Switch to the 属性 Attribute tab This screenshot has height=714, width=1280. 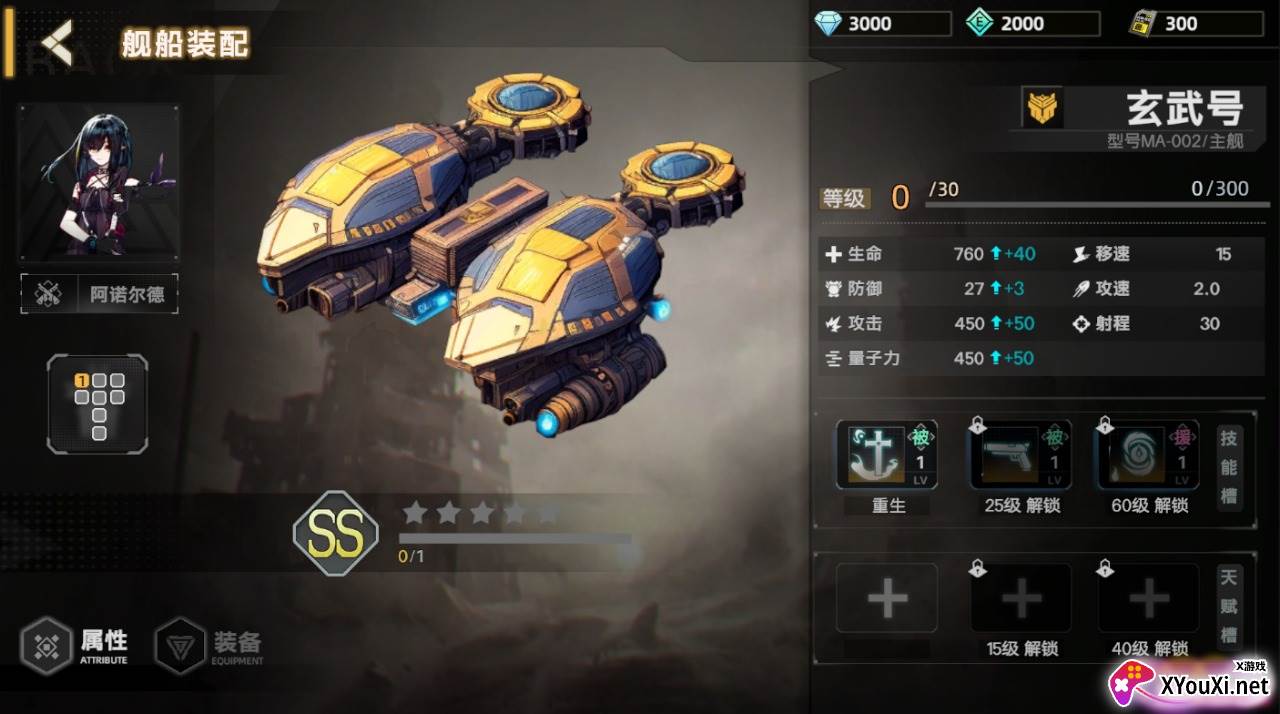coord(77,644)
